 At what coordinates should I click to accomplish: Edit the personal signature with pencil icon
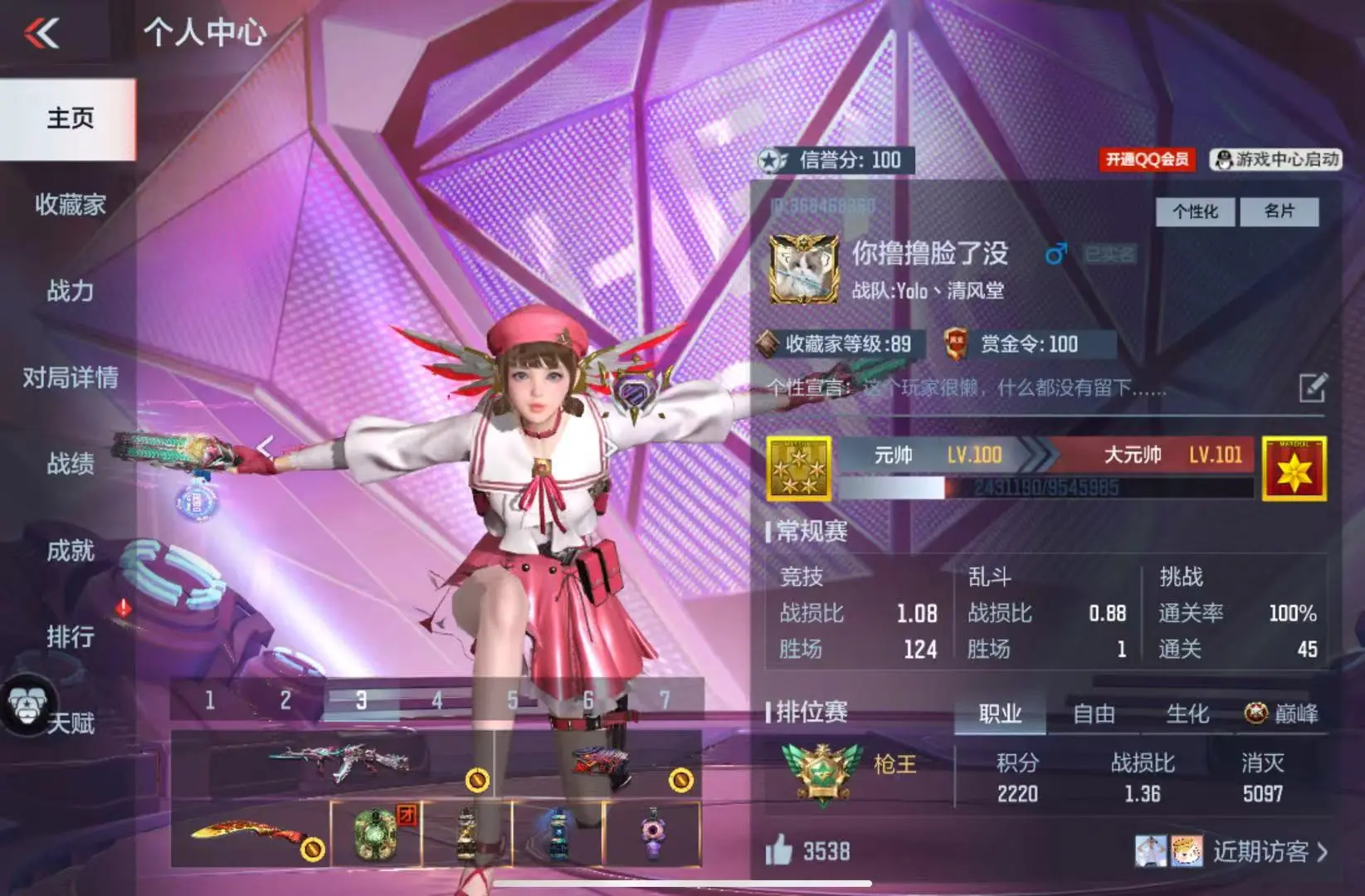(1312, 387)
